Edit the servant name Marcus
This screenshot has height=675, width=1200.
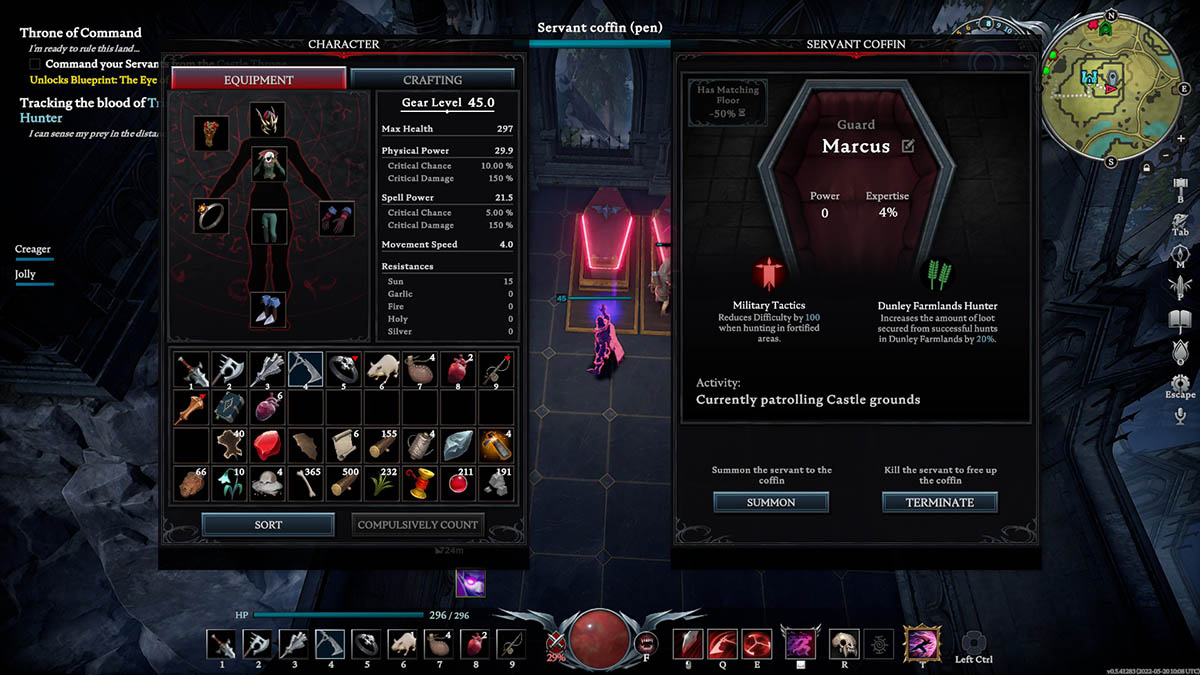pos(908,146)
